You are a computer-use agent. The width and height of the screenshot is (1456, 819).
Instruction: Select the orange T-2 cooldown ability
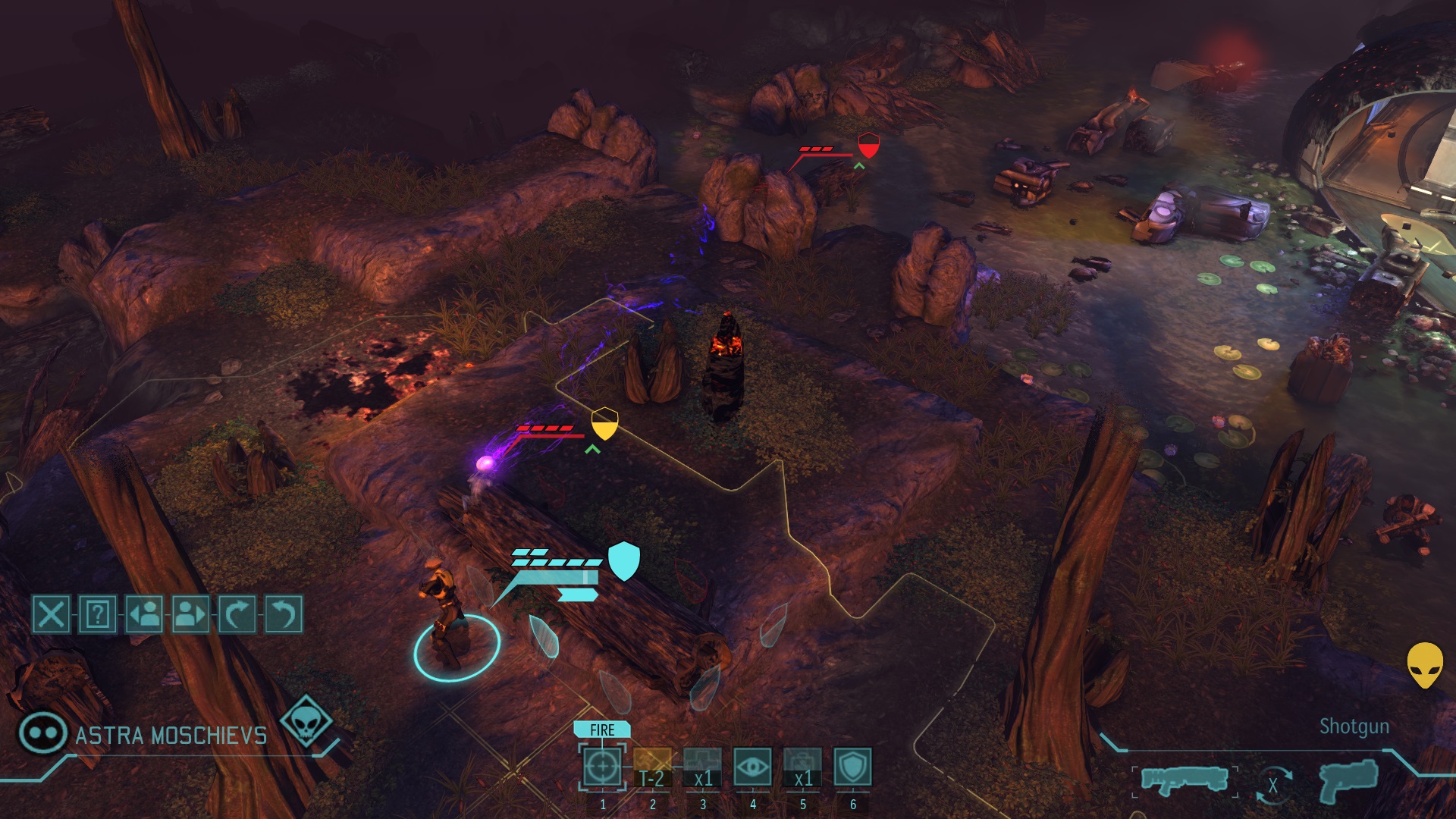tap(652, 767)
